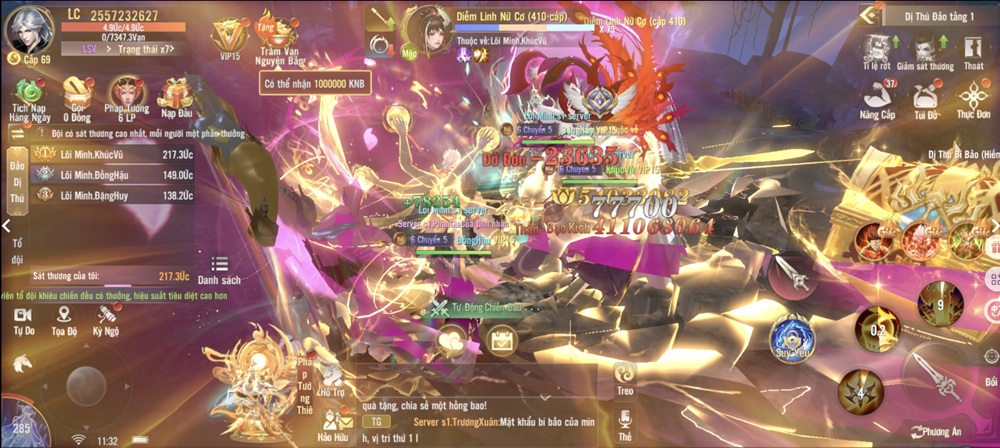Image resolution: width=1000 pixels, height=448 pixels.
Task: Open the Thực Đơn menu
Action: click(973, 100)
